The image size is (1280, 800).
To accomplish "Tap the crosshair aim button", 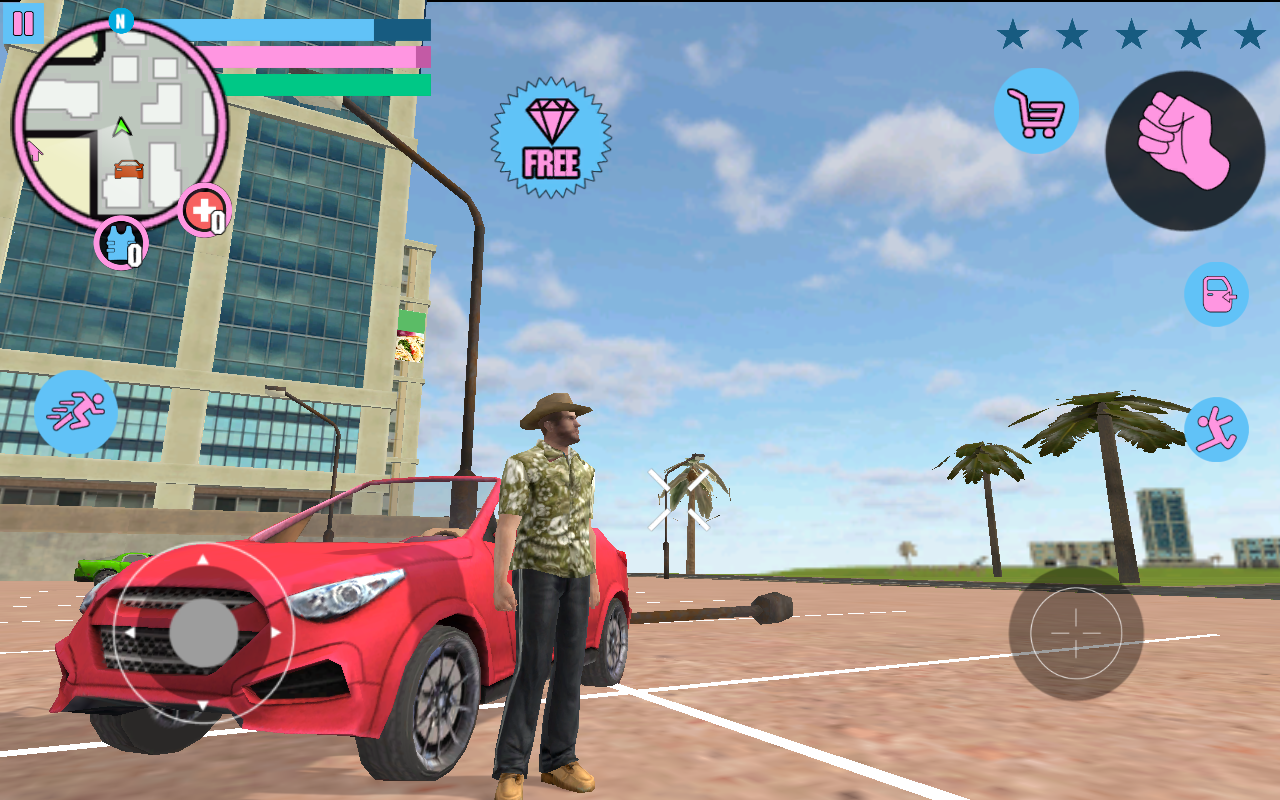I will pos(1076,633).
